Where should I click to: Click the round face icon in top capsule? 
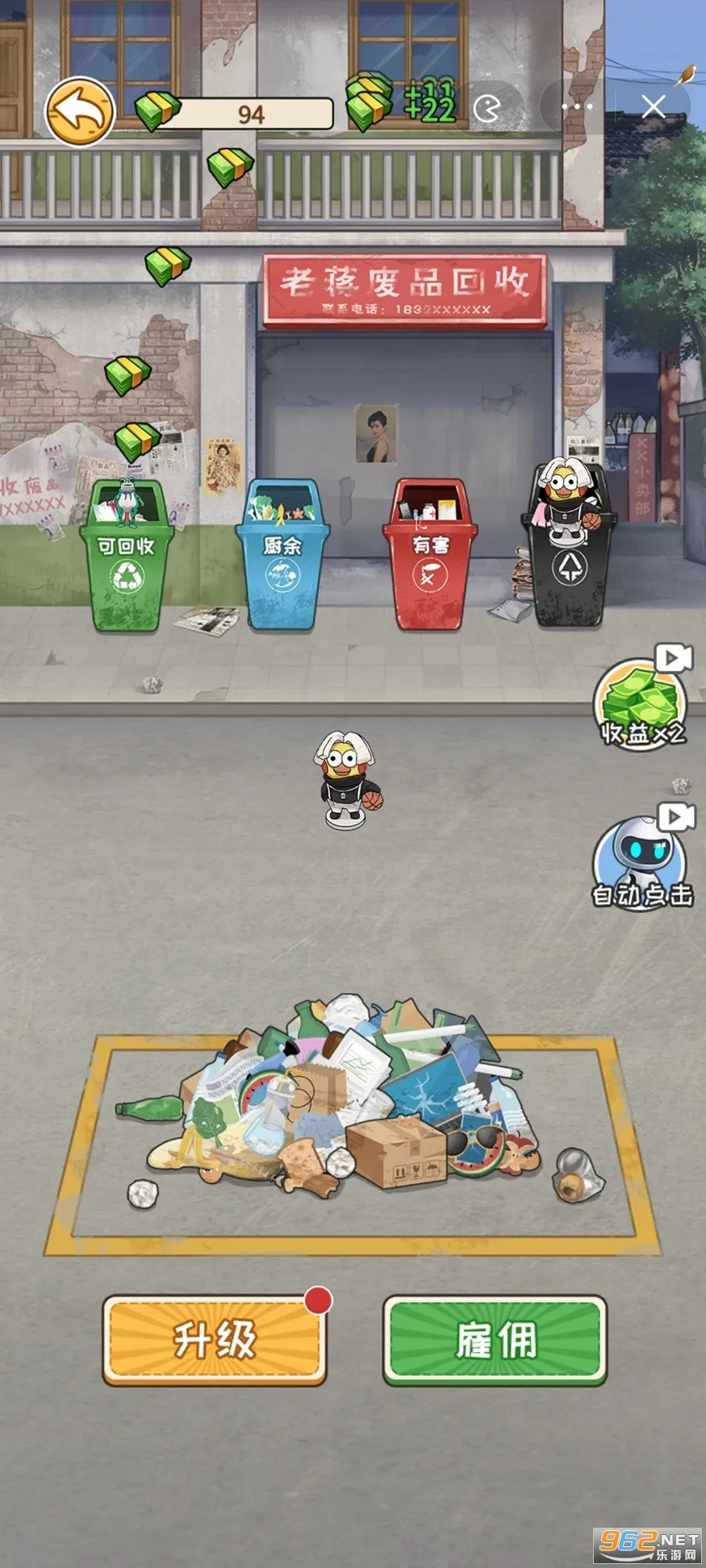(x=487, y=107)
